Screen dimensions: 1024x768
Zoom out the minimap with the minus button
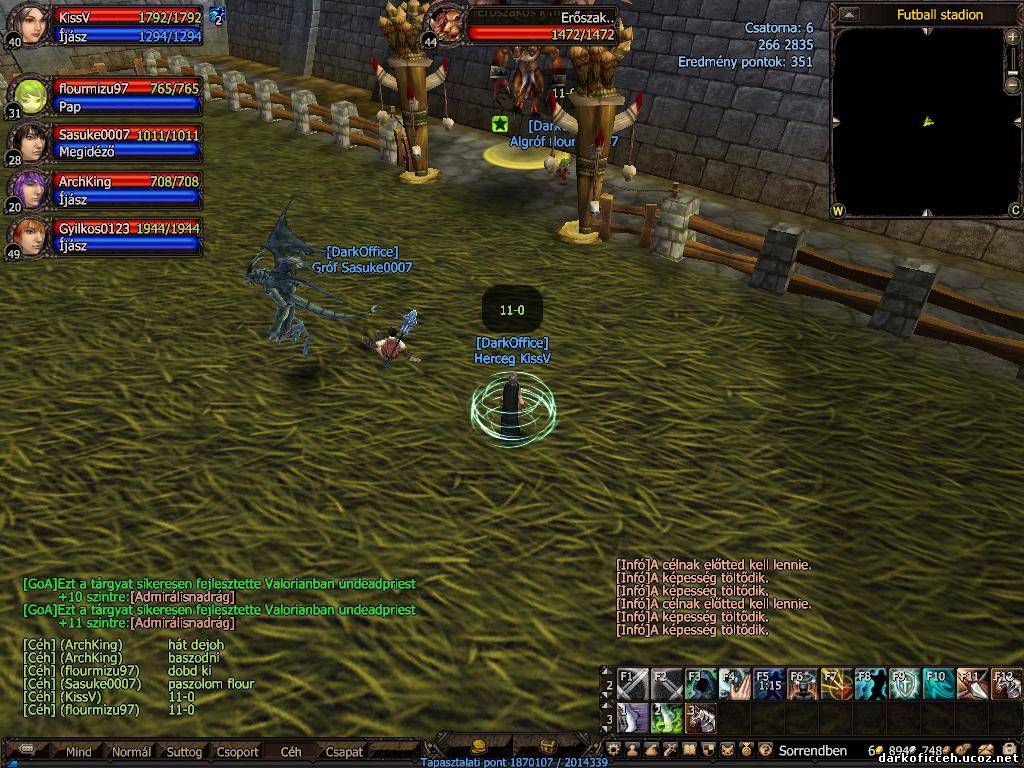1013,84
